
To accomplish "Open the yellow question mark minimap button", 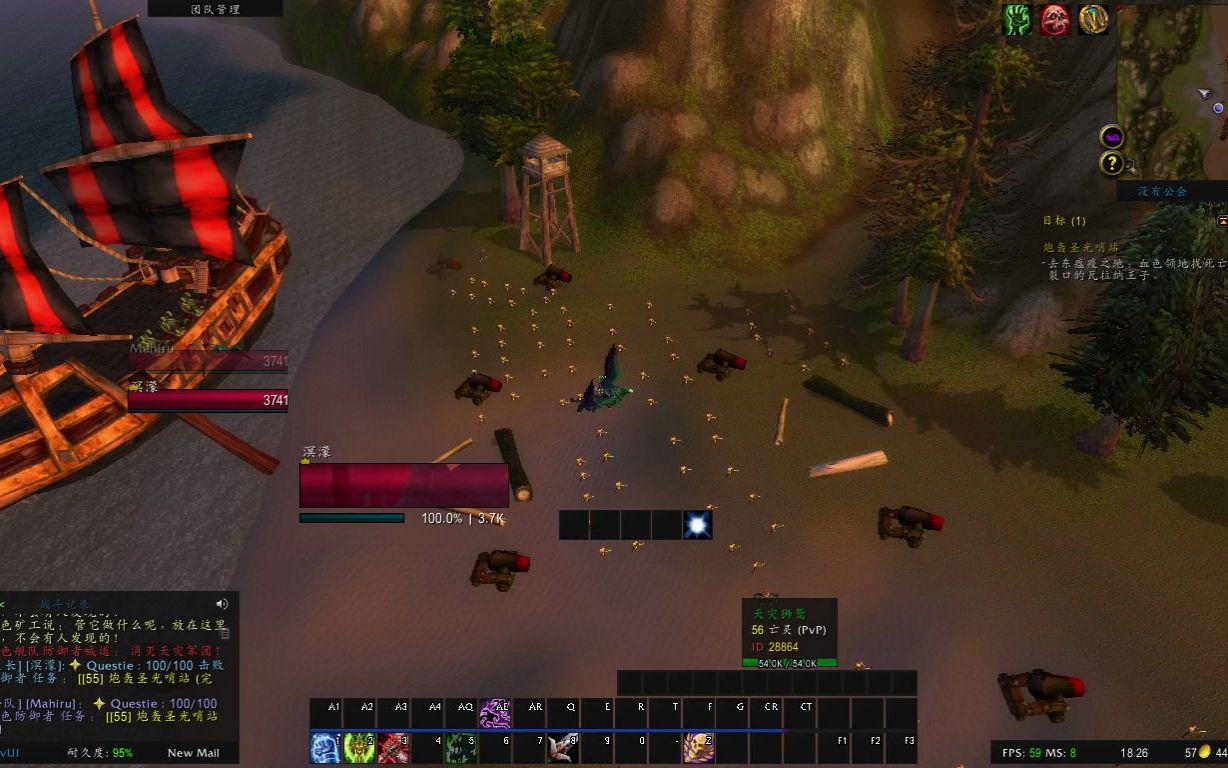I will [x=1111, y=163].
